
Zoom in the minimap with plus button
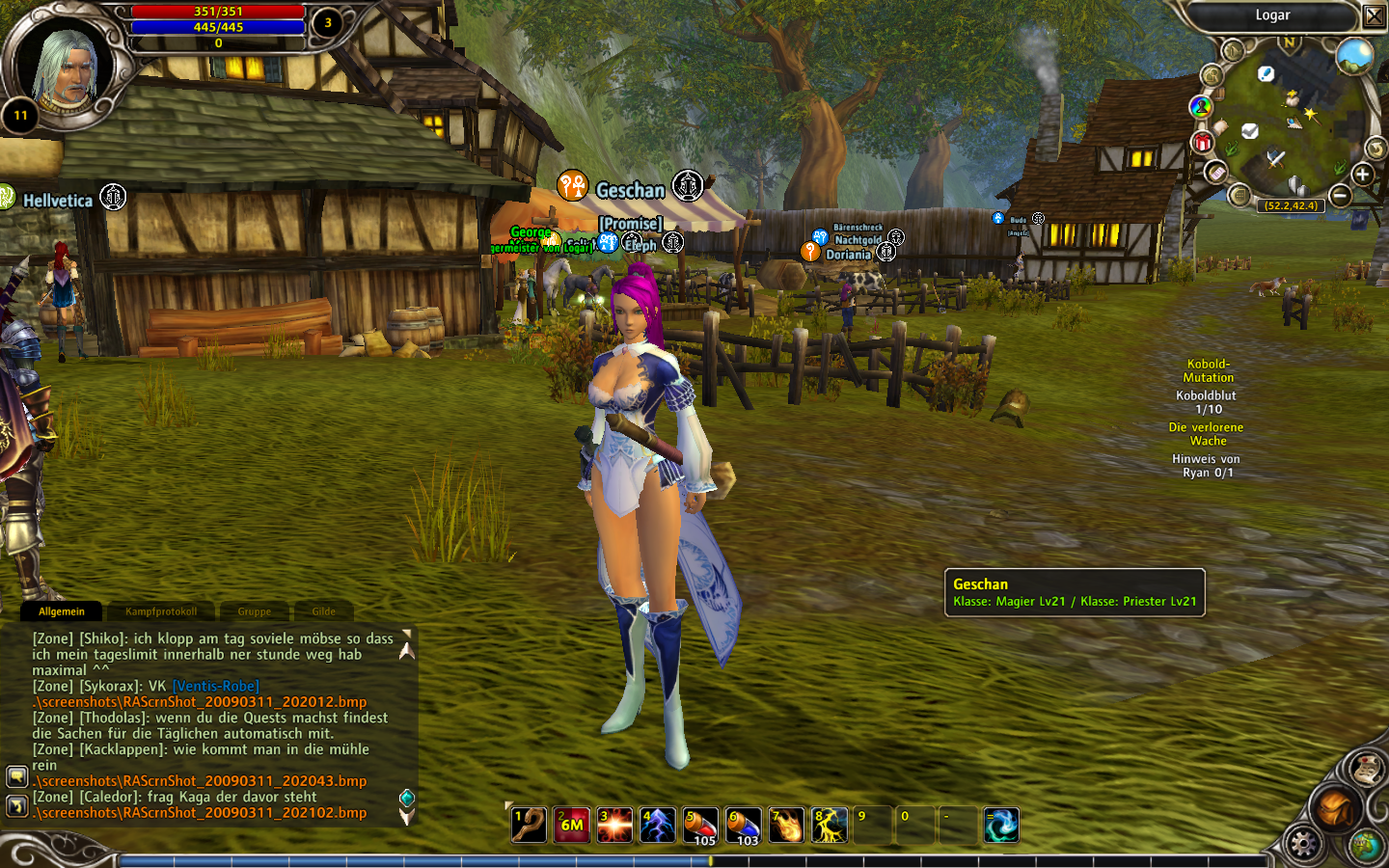[1362, 175]
